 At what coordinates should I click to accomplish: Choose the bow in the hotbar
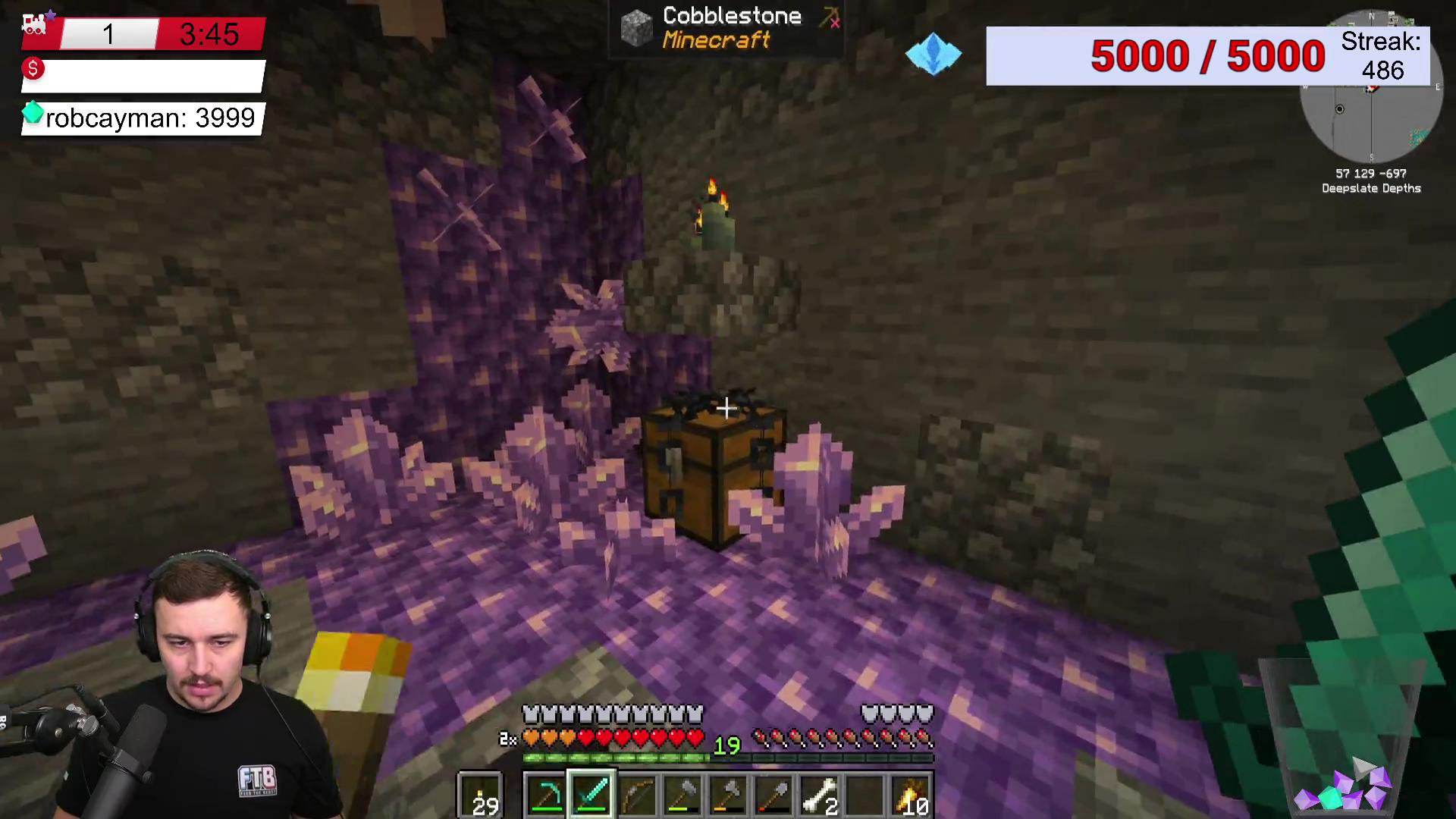pyautogui.click(x=638, y=795)
